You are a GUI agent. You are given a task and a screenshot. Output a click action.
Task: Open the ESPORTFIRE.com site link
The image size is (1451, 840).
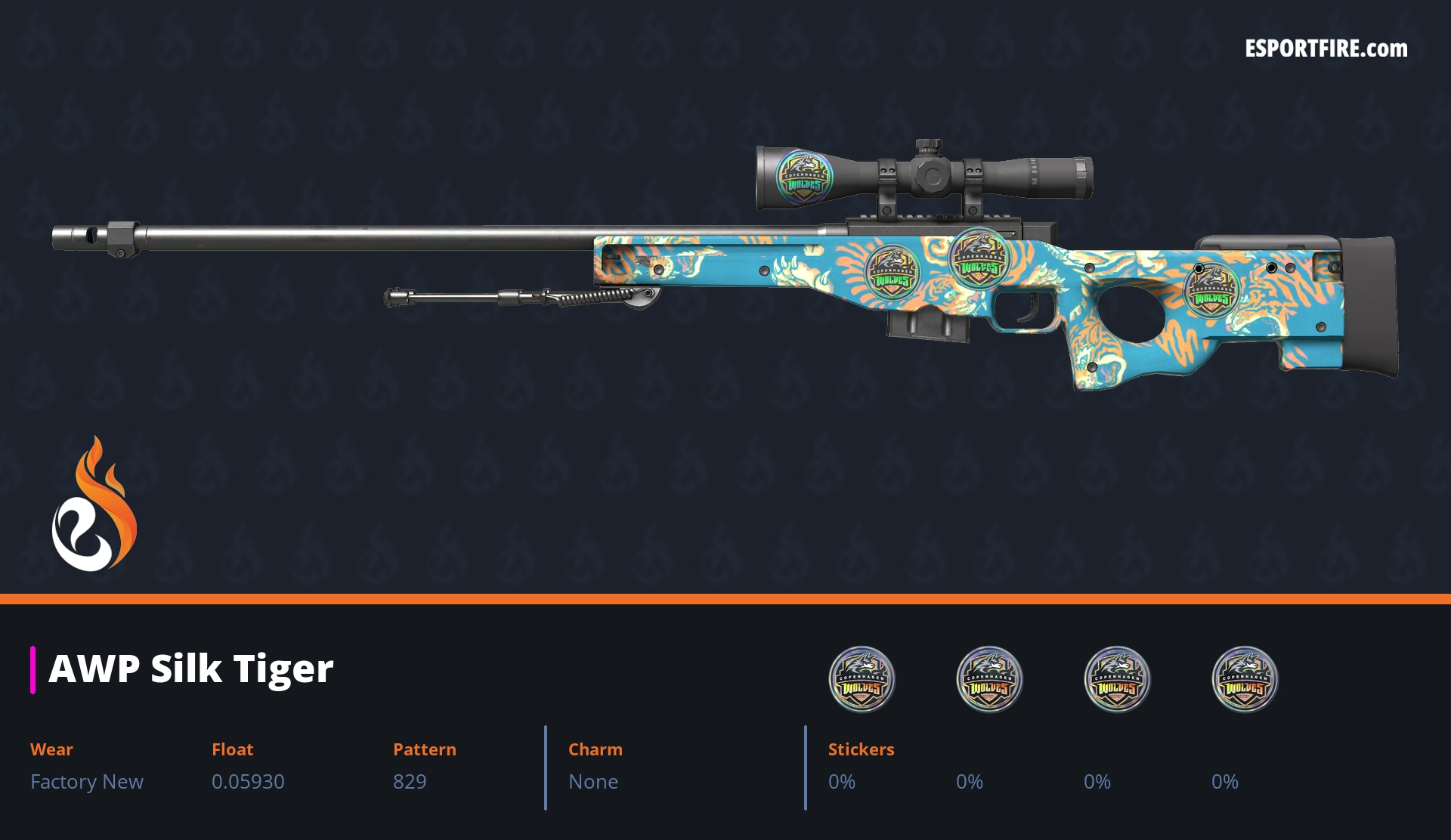click(1326, 49)
